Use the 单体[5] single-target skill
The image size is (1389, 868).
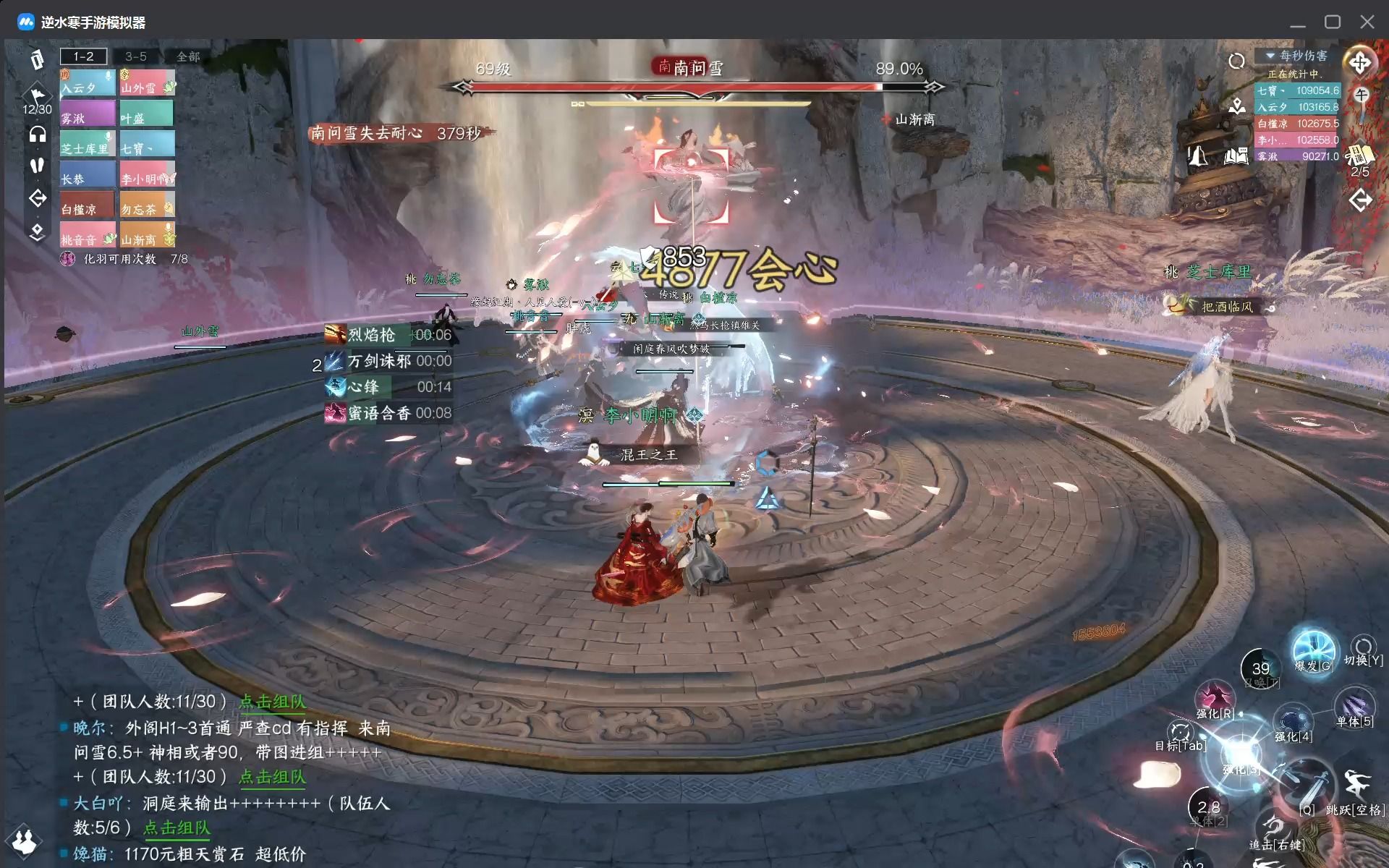click(1354, 707)
